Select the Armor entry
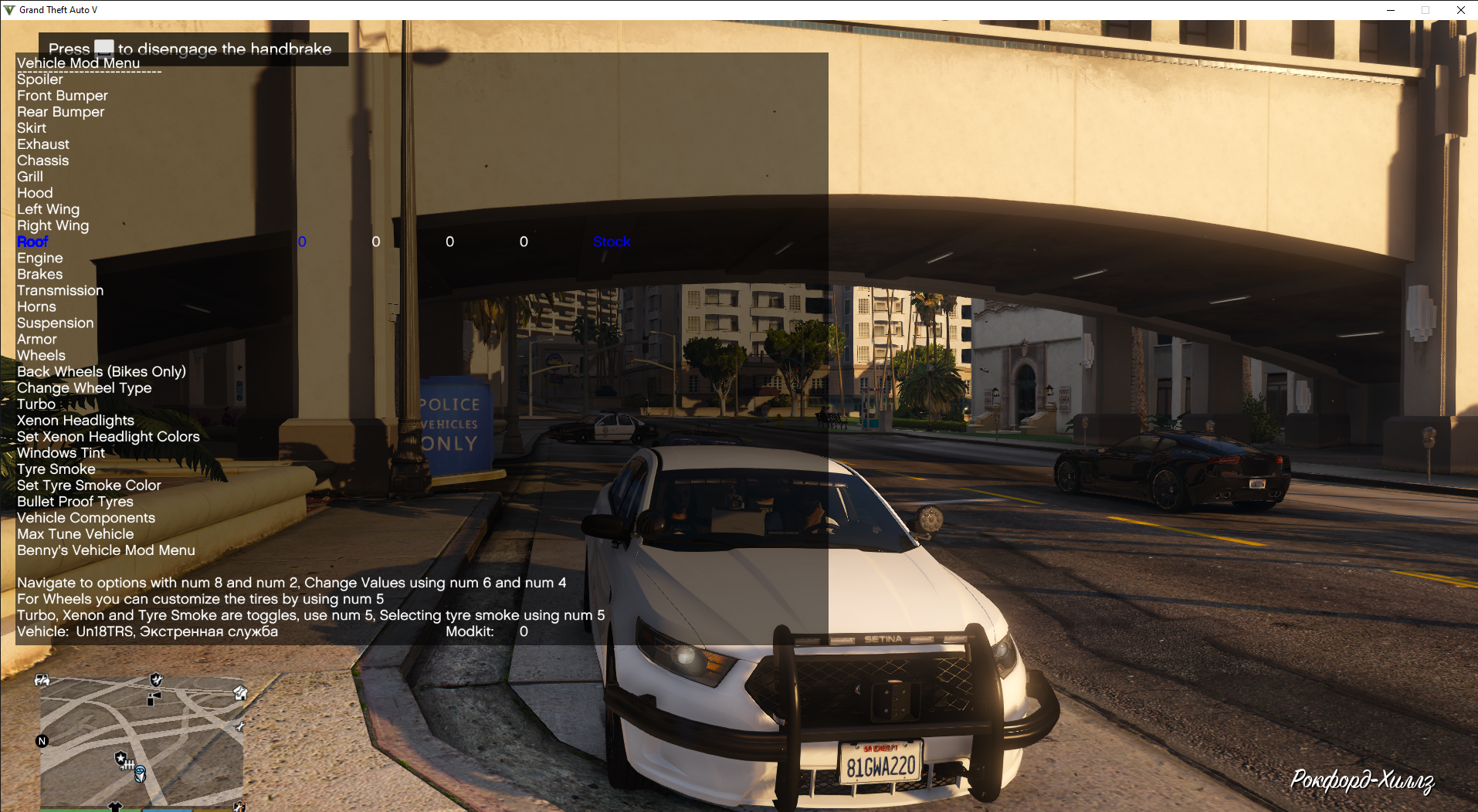The width and height of the screenshot is (1478, 812). tap(37, 339)
